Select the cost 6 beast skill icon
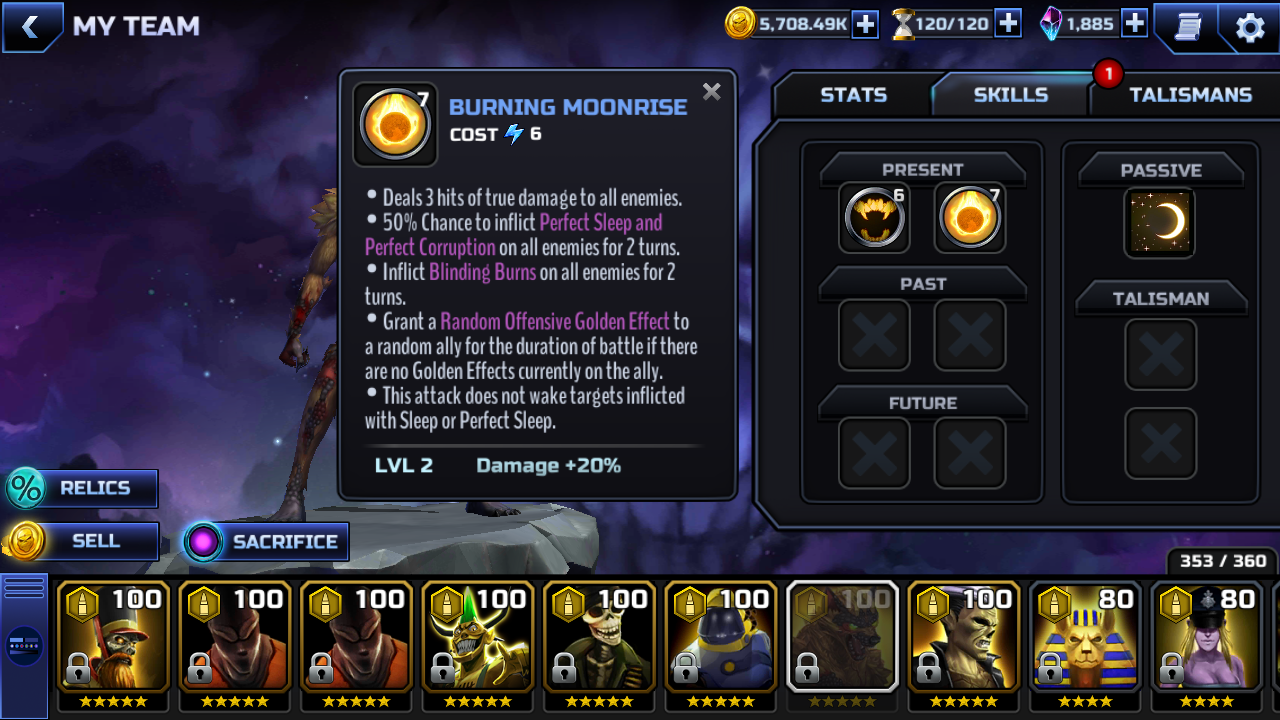Screen dimensions: 1280x720 [x=874, y=217]
